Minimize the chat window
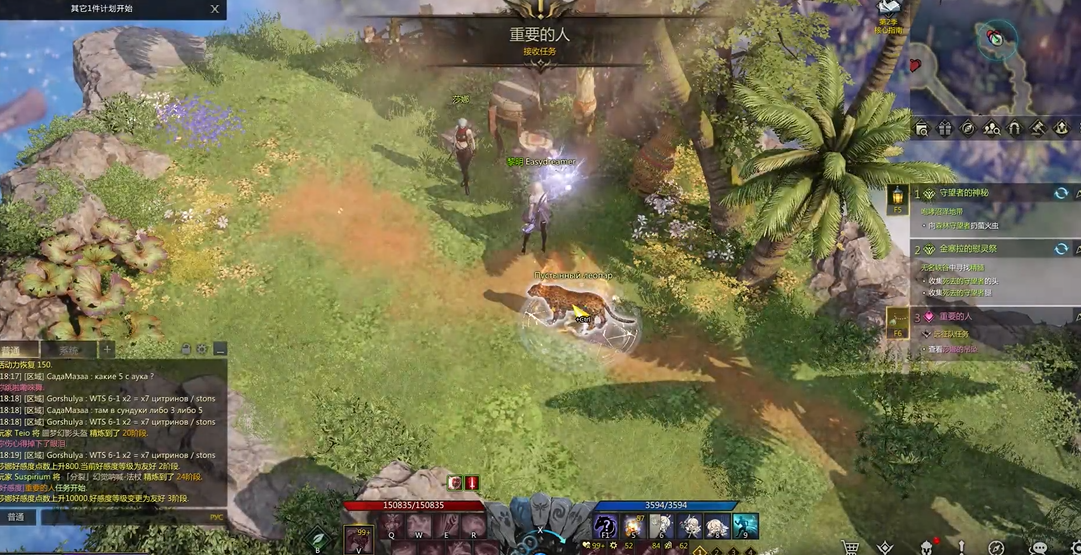 tap(219, 350)
